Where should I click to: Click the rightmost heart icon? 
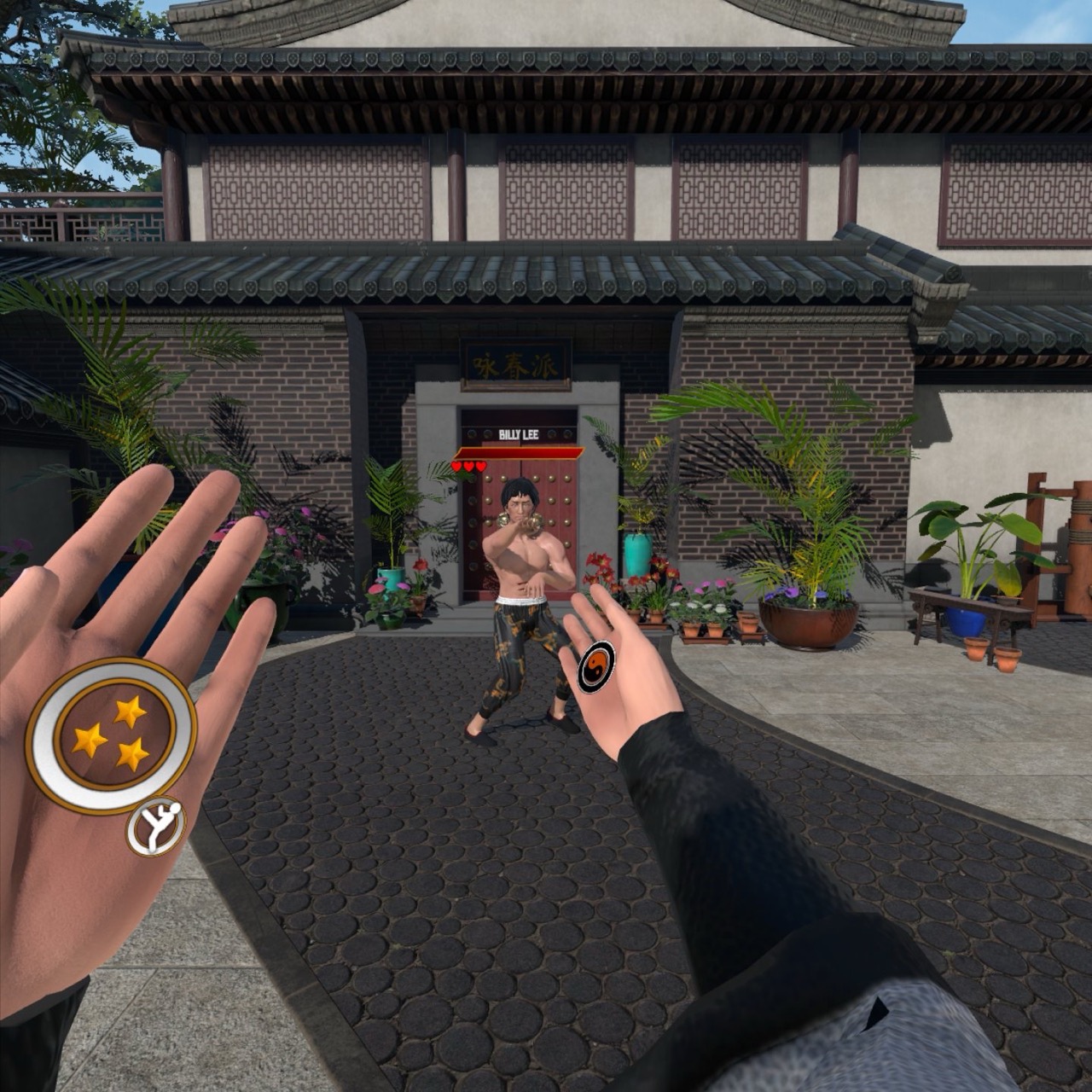click(x=479, y=467)
